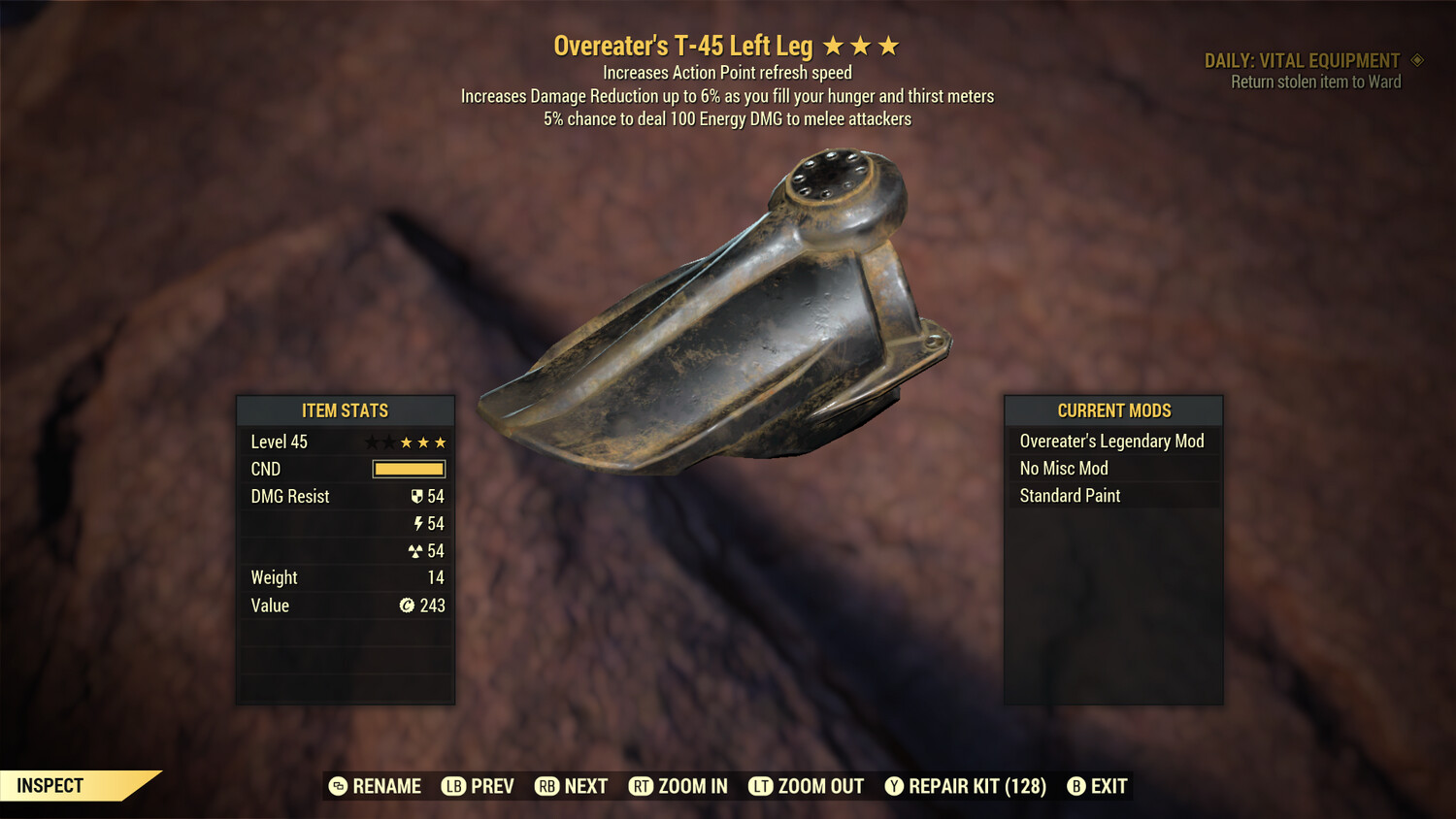Select the Overeater's Legendary Mod row
This screenshot has width=1456, height=819.
click(1112, 442)
